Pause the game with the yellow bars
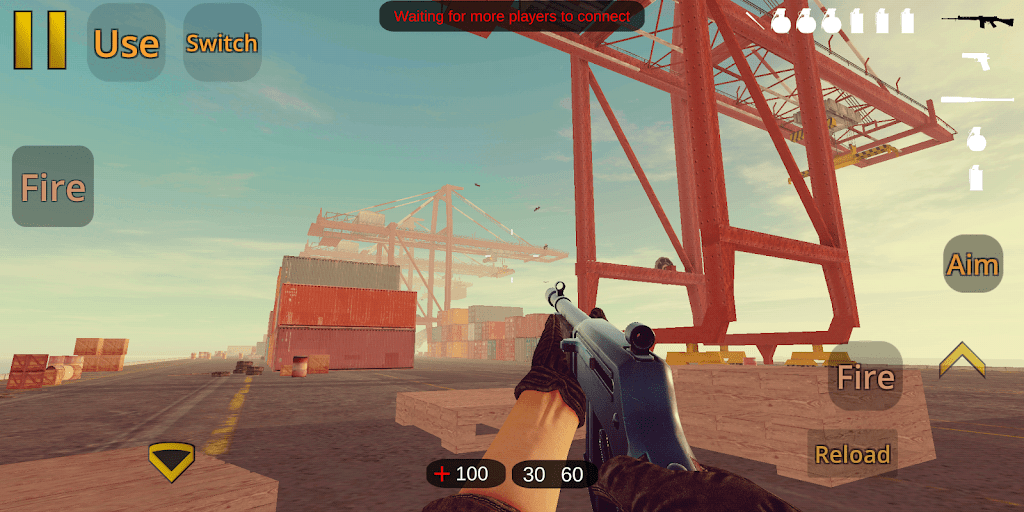The width and height of the screenshot is (1024, 512). click(40, 40)
